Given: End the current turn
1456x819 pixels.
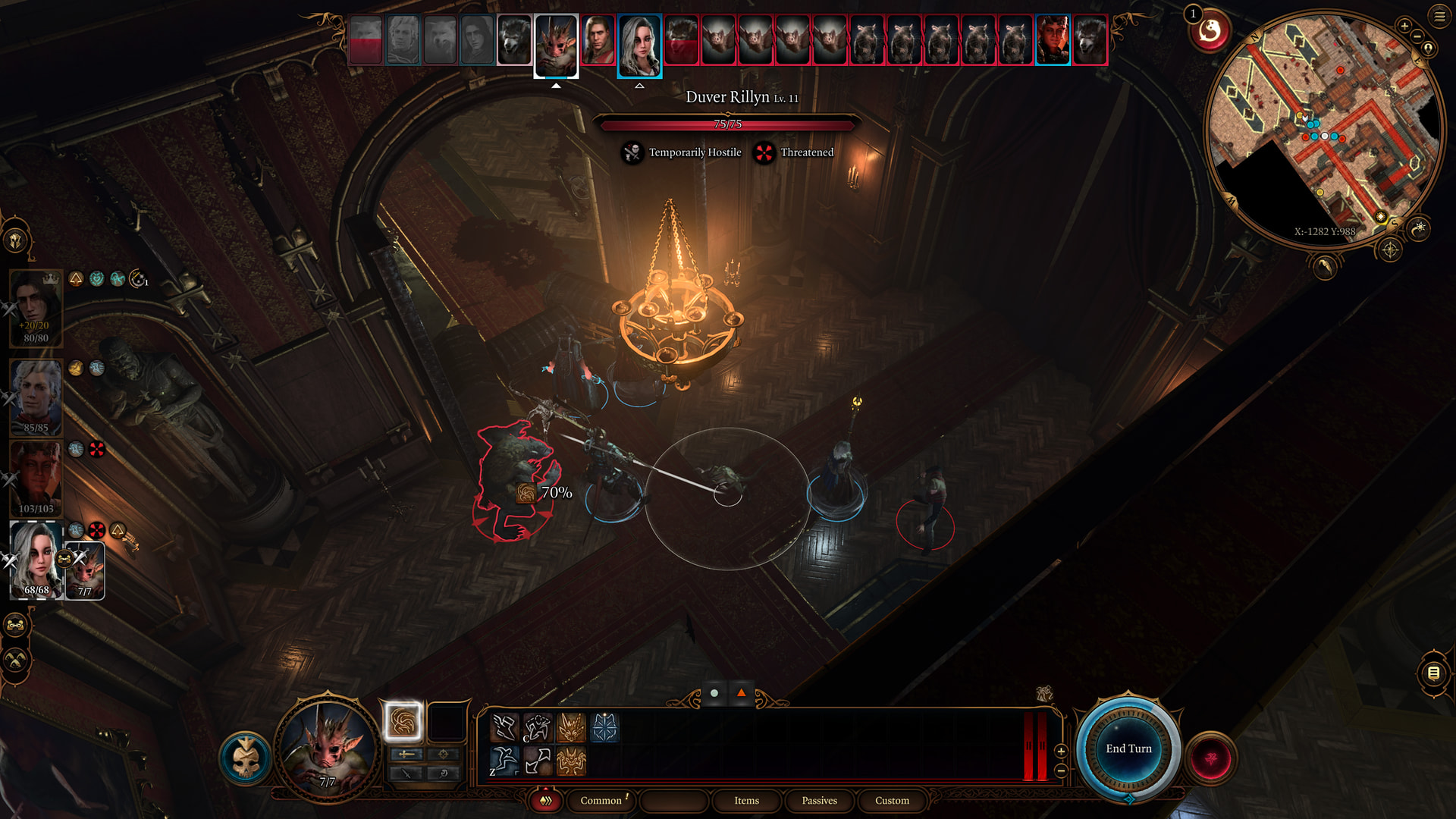Looking at the screenshot, I should 1128,748.
